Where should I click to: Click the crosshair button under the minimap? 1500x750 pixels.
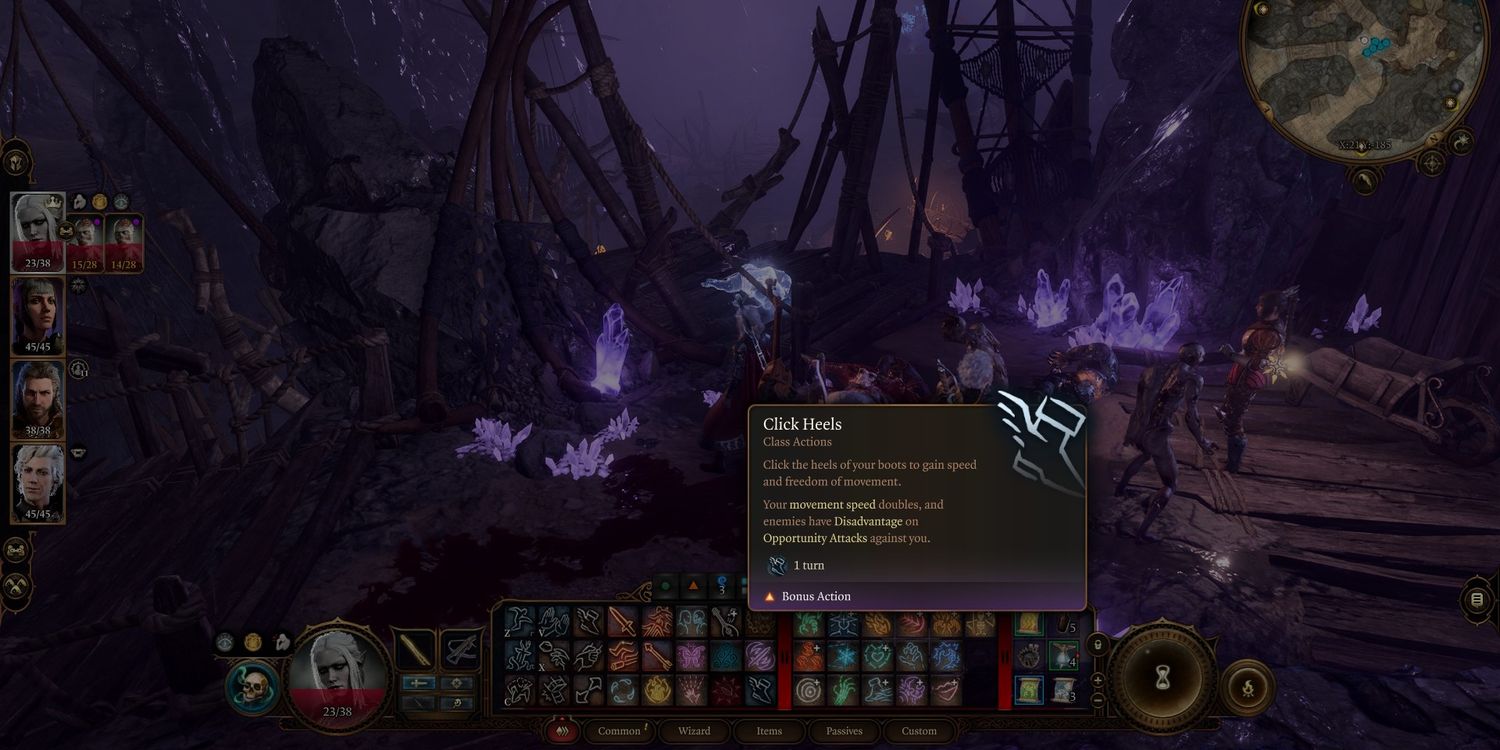1431,162
